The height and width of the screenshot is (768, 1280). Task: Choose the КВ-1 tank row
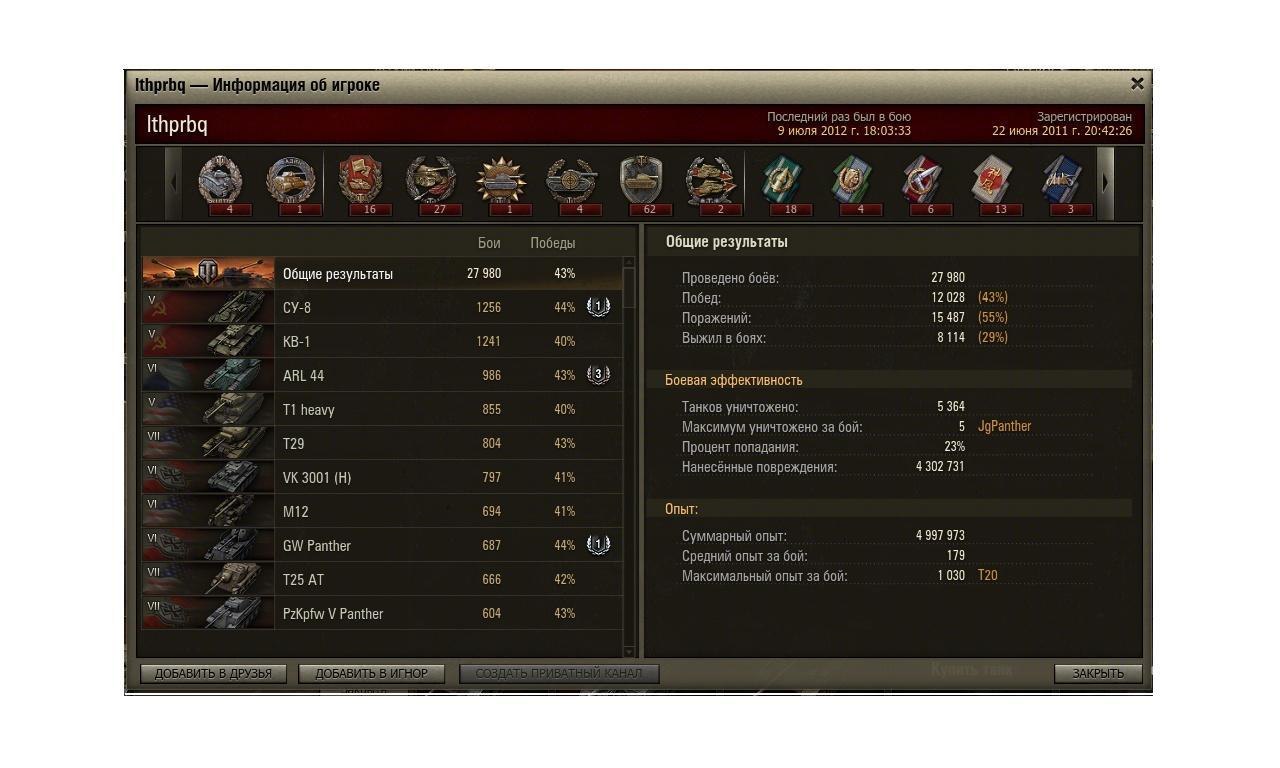pos(380,341)
